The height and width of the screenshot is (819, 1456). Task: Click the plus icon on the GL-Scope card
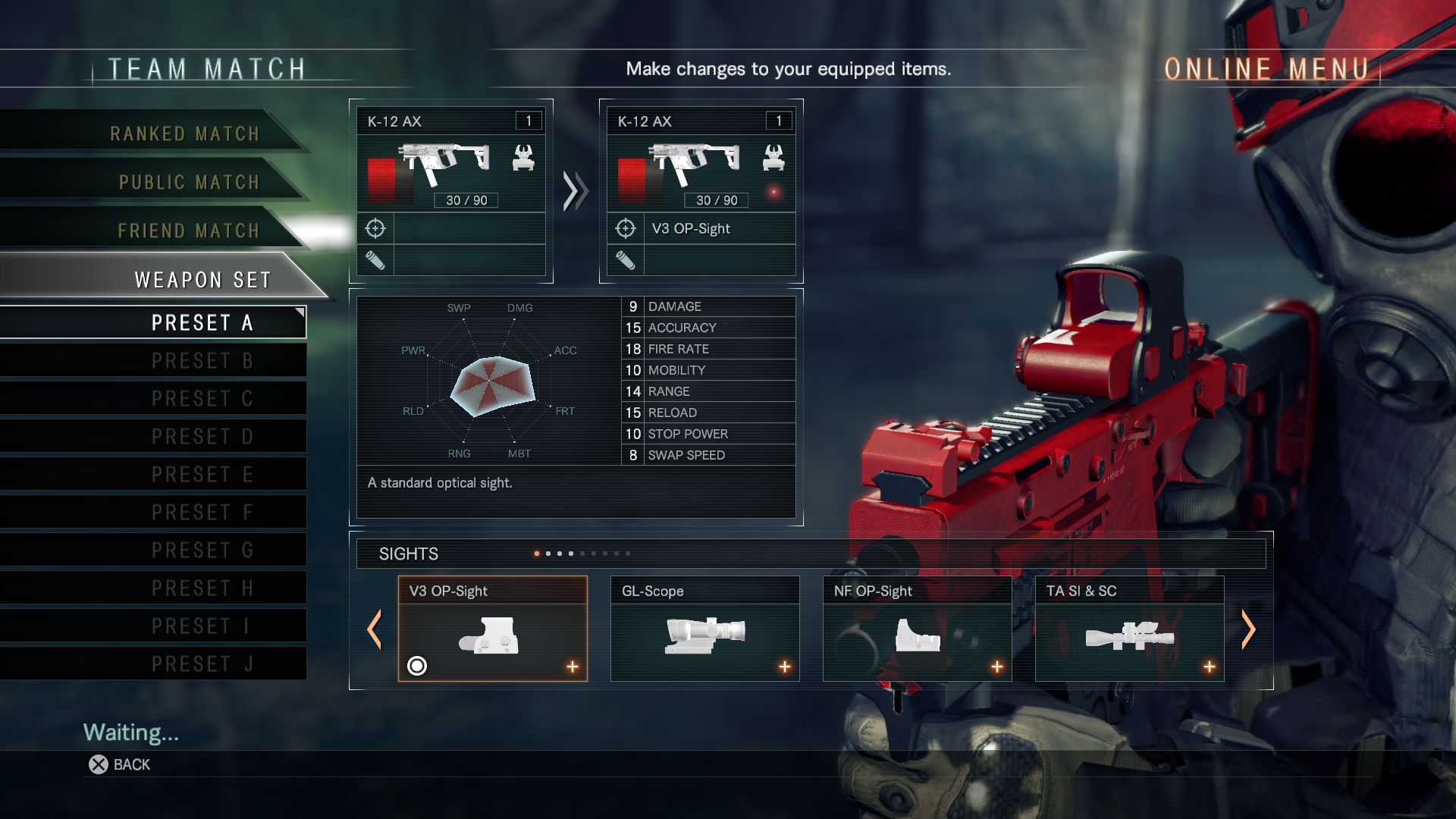tap(785, 667)
